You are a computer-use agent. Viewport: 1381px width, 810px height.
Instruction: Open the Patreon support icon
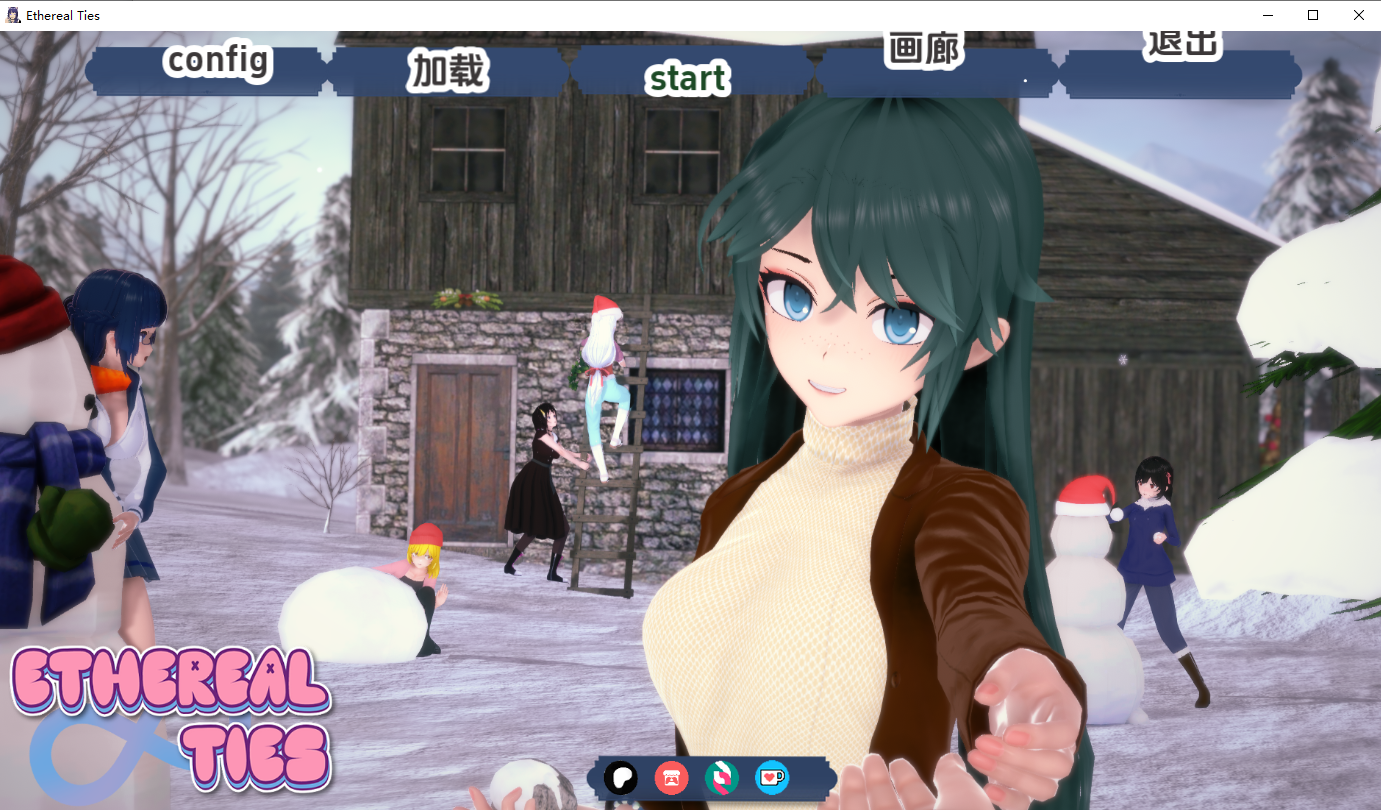click(x=620, y=777)
